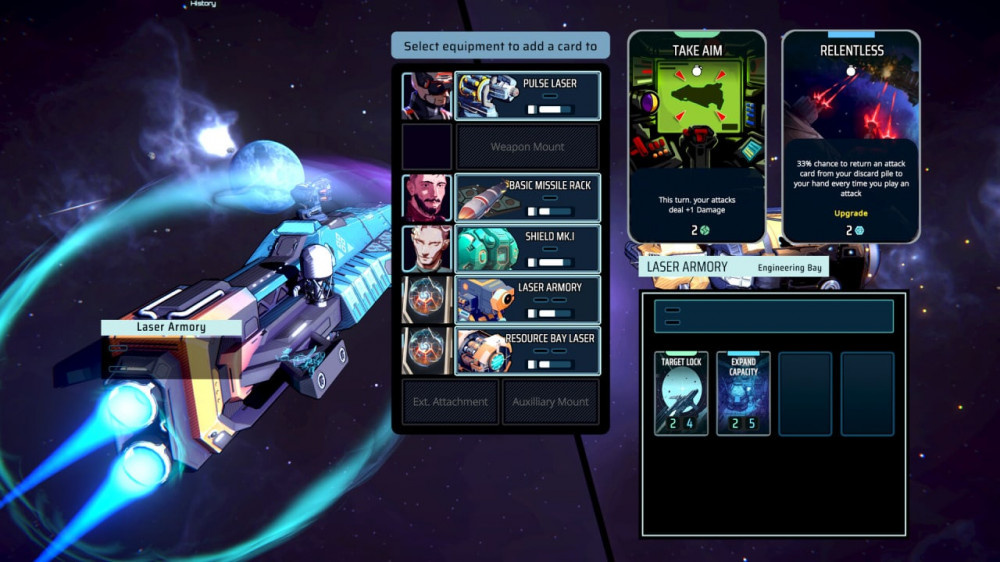The width and height of the screenshot is (1000, 562).
Task: Select the Pulse Laser equipment row
Action: 527,96
